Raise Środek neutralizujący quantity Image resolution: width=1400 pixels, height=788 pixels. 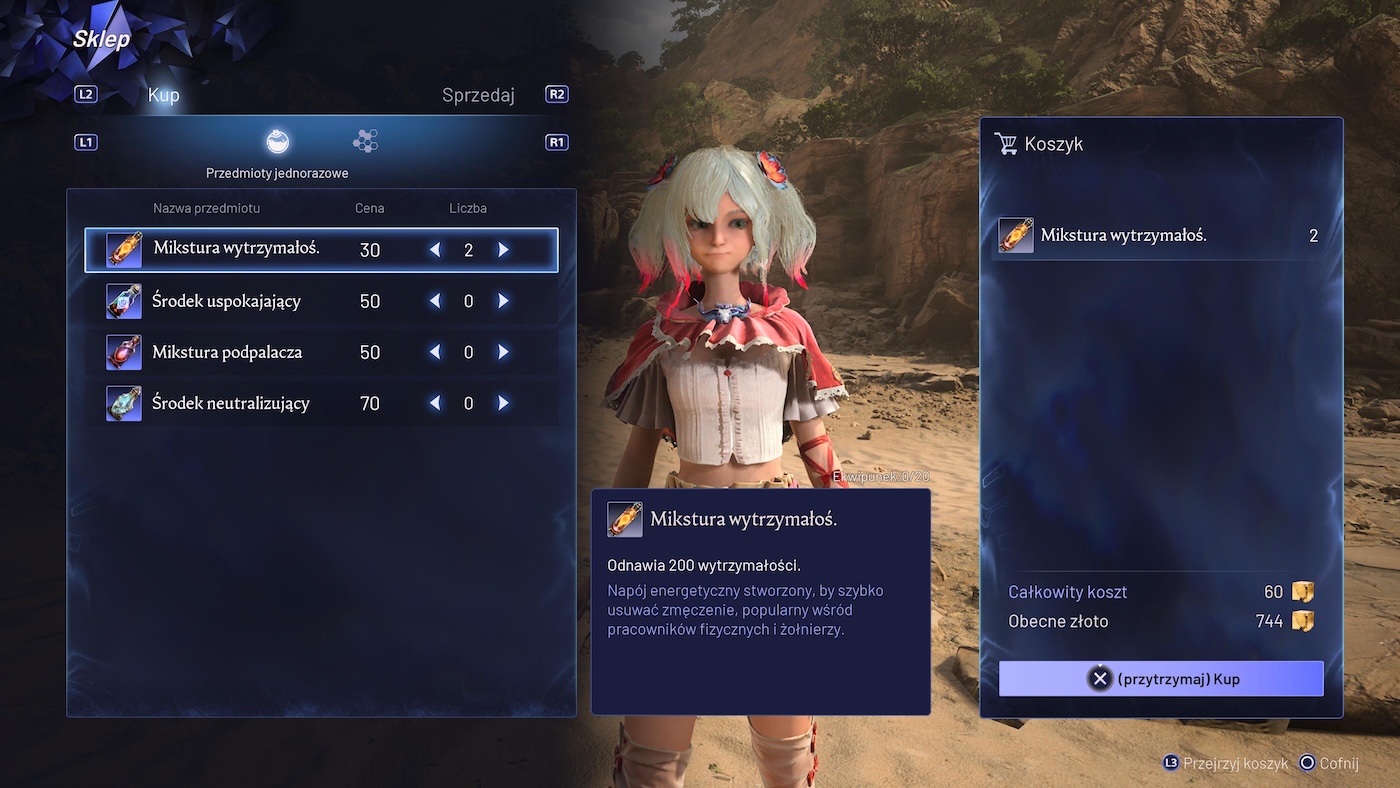[x=503, y=403]
